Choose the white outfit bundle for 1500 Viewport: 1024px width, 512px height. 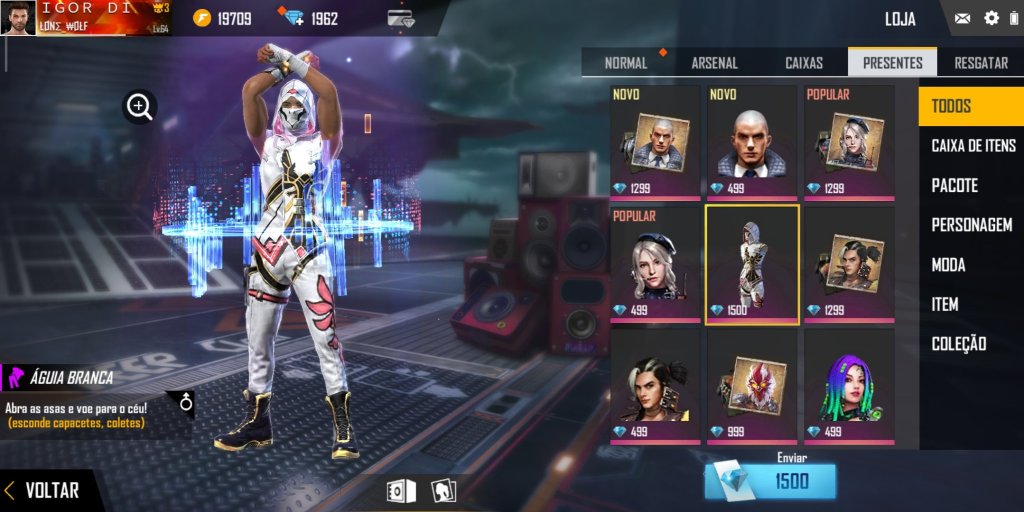(752, 265)
